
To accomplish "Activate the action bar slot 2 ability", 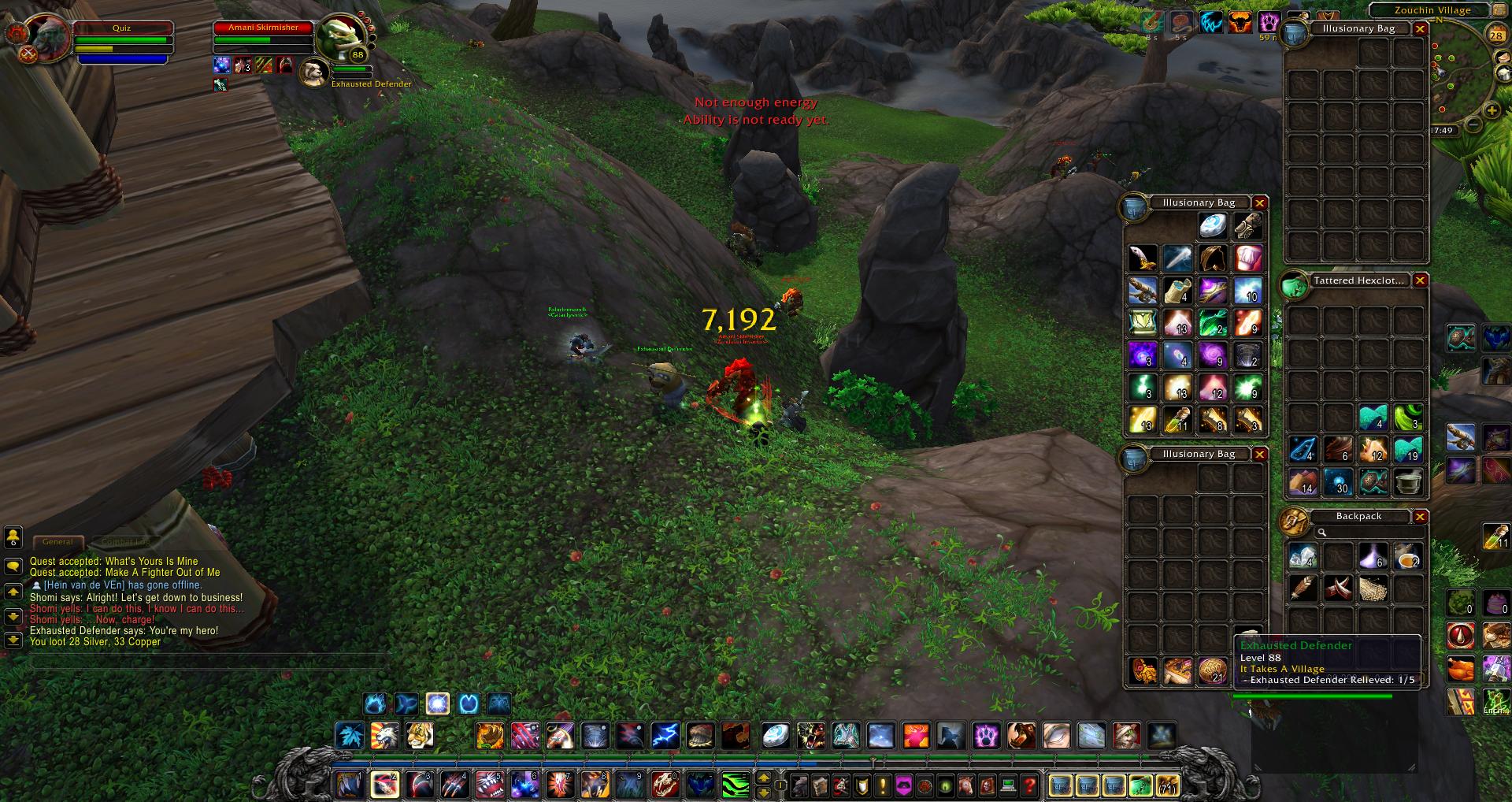I will (x=384, y=785).
